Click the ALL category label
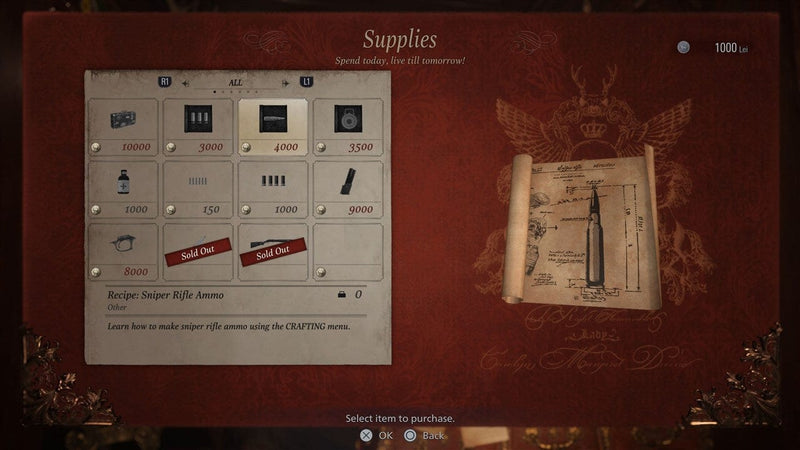Viewport: 800px width, 450px height. pyautogui.click(x=236, y=82)
